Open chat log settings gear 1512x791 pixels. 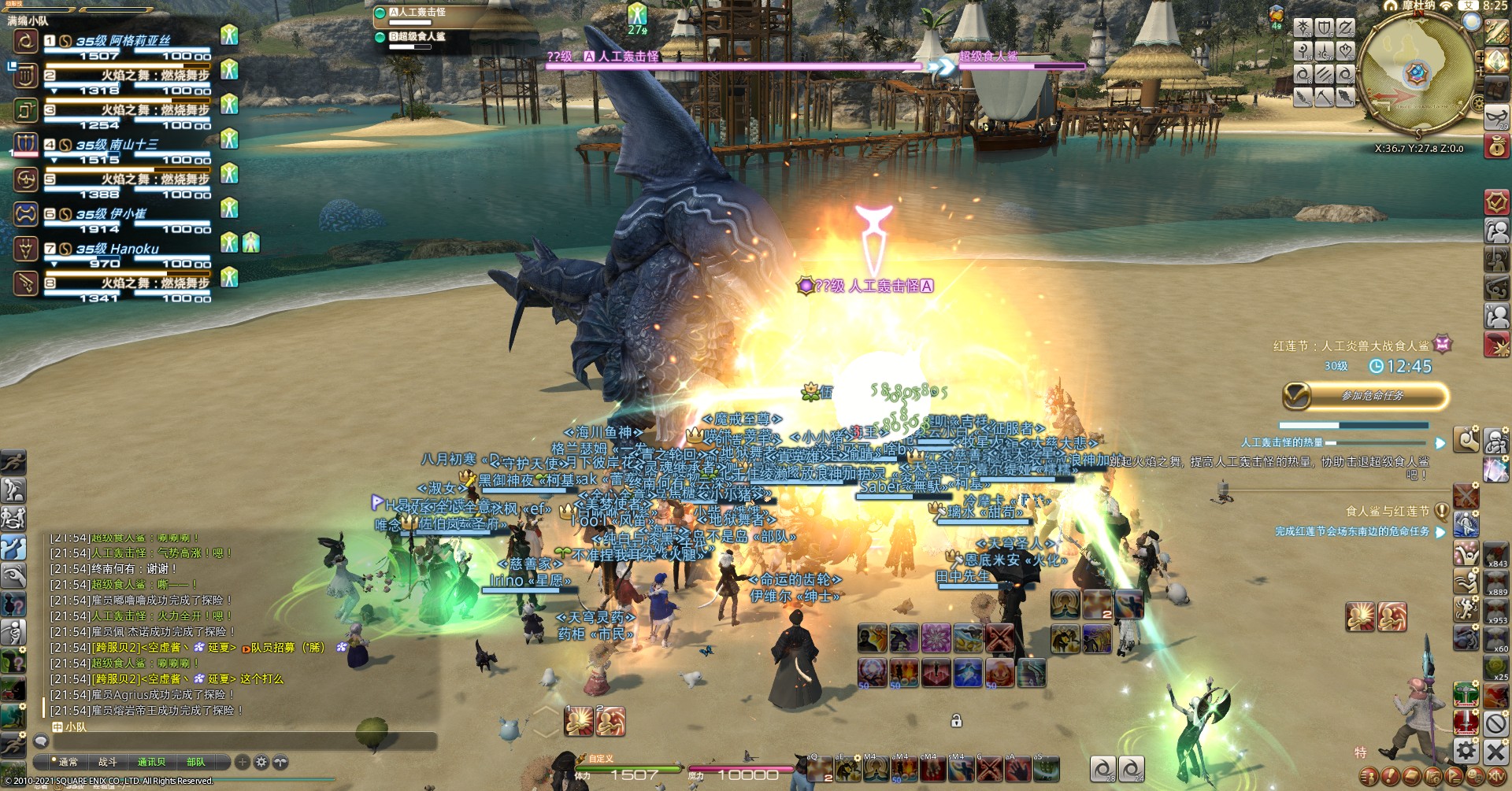point(261,762)
